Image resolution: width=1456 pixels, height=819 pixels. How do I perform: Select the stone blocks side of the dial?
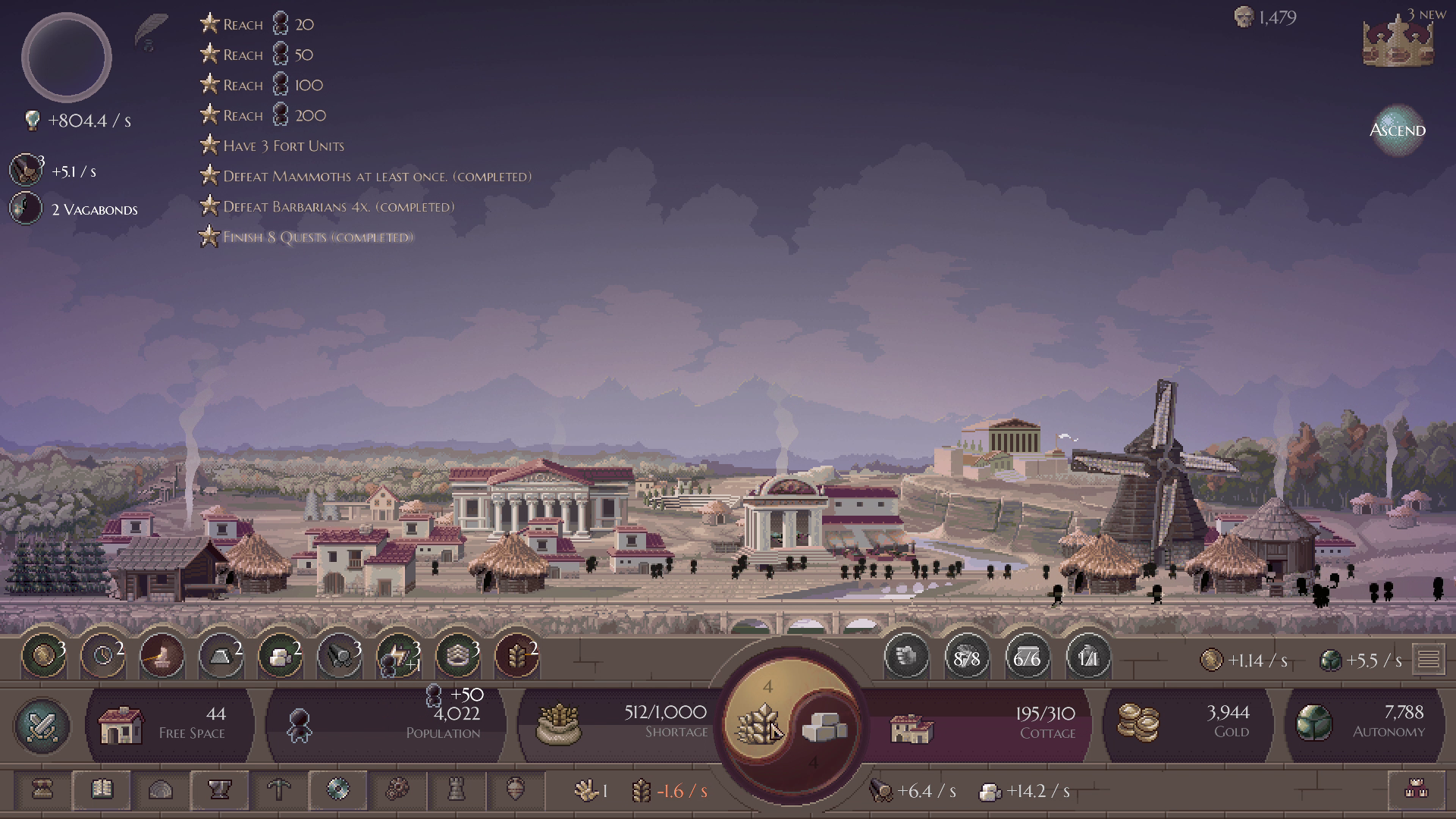pyautogui.click(x=824, y=726)
